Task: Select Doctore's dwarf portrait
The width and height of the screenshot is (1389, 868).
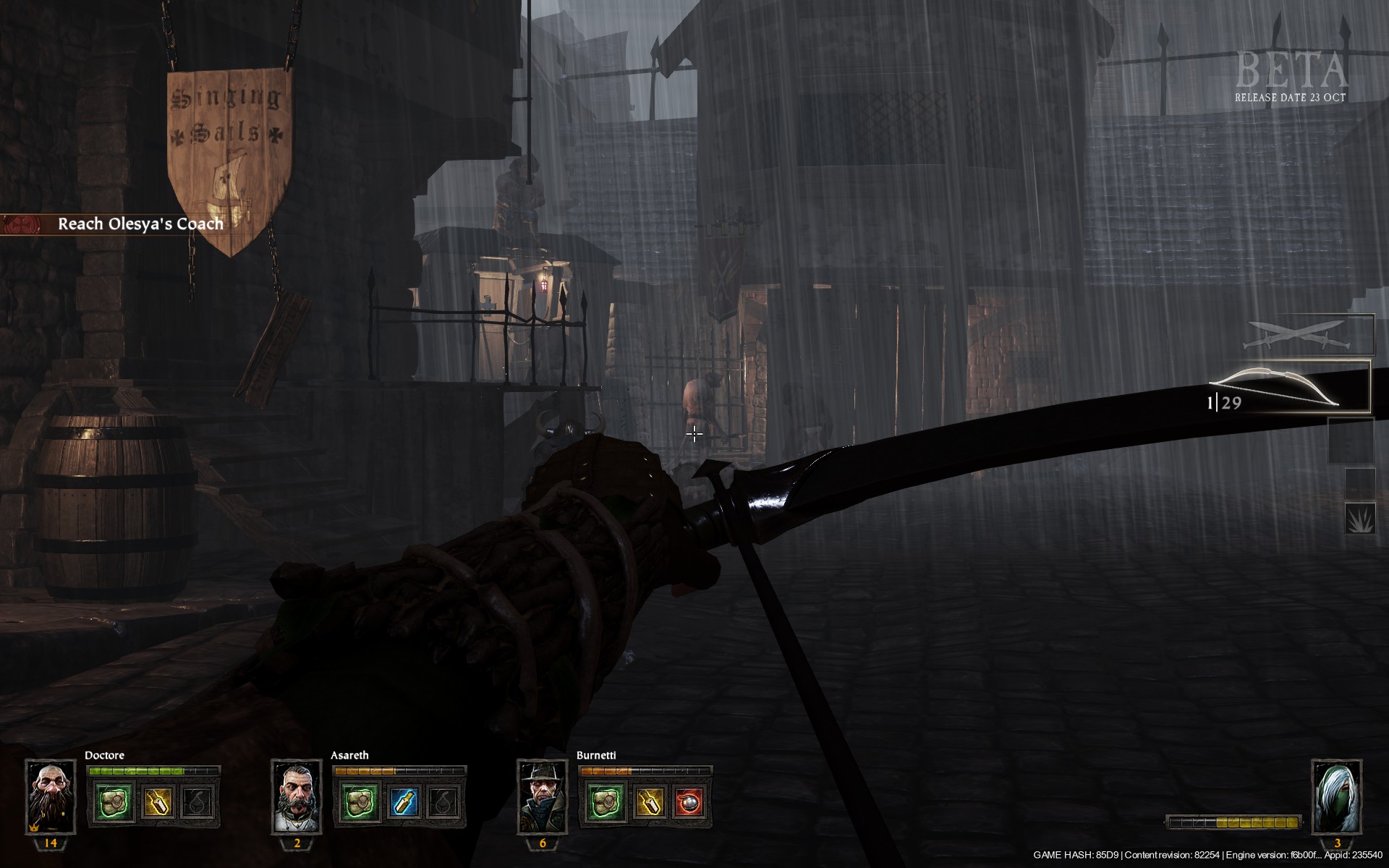Action: pos(51,796)
